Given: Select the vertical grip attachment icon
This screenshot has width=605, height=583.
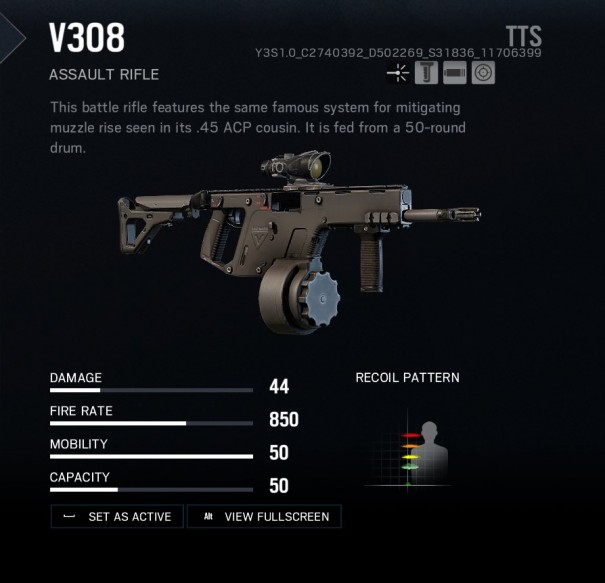Looking at the screenshot, I should 427,73.
